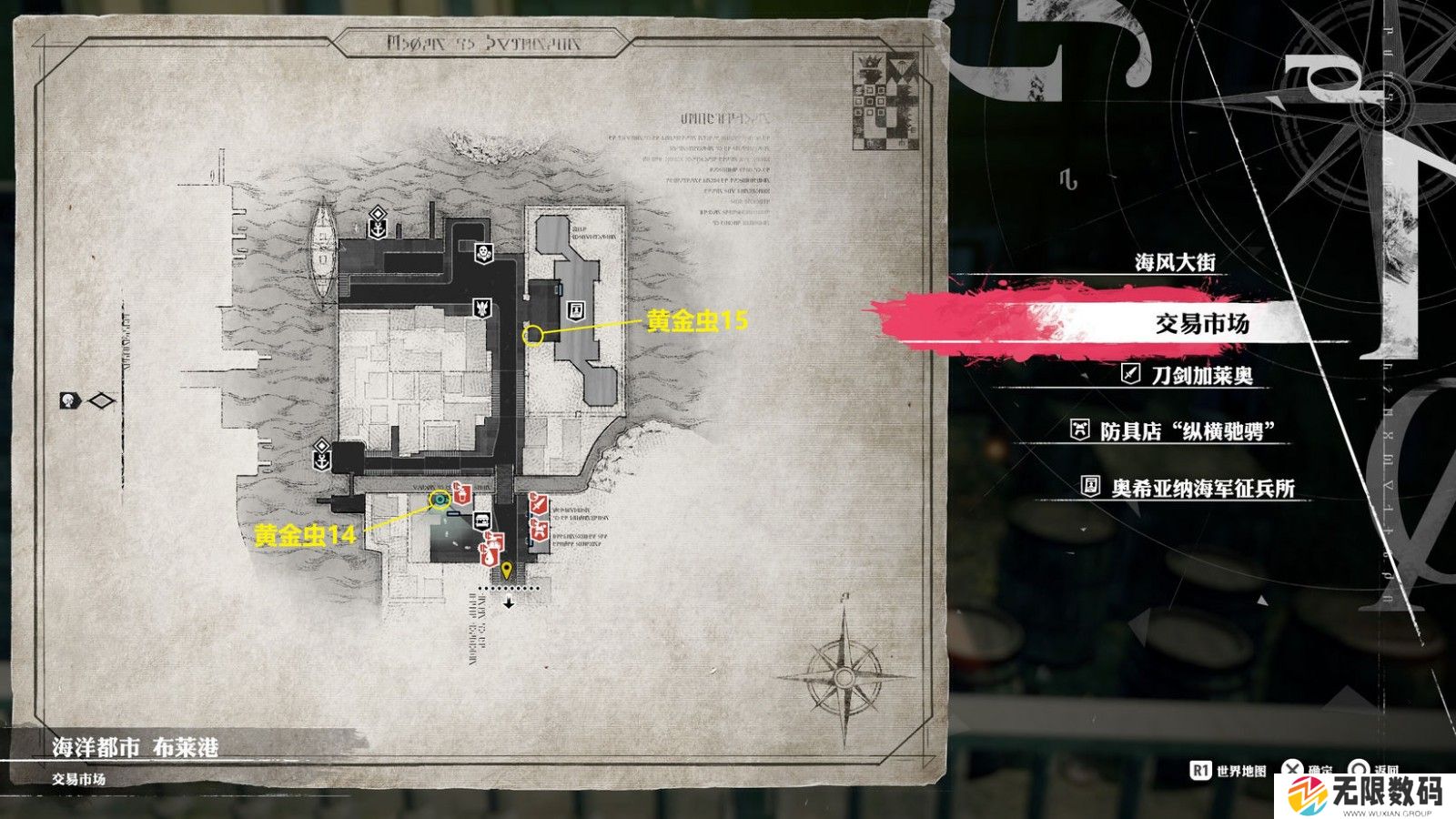Click the circled 黄金虫14 golden bug marker
This screenshot has height=819, width=1456.
point(440,498)
